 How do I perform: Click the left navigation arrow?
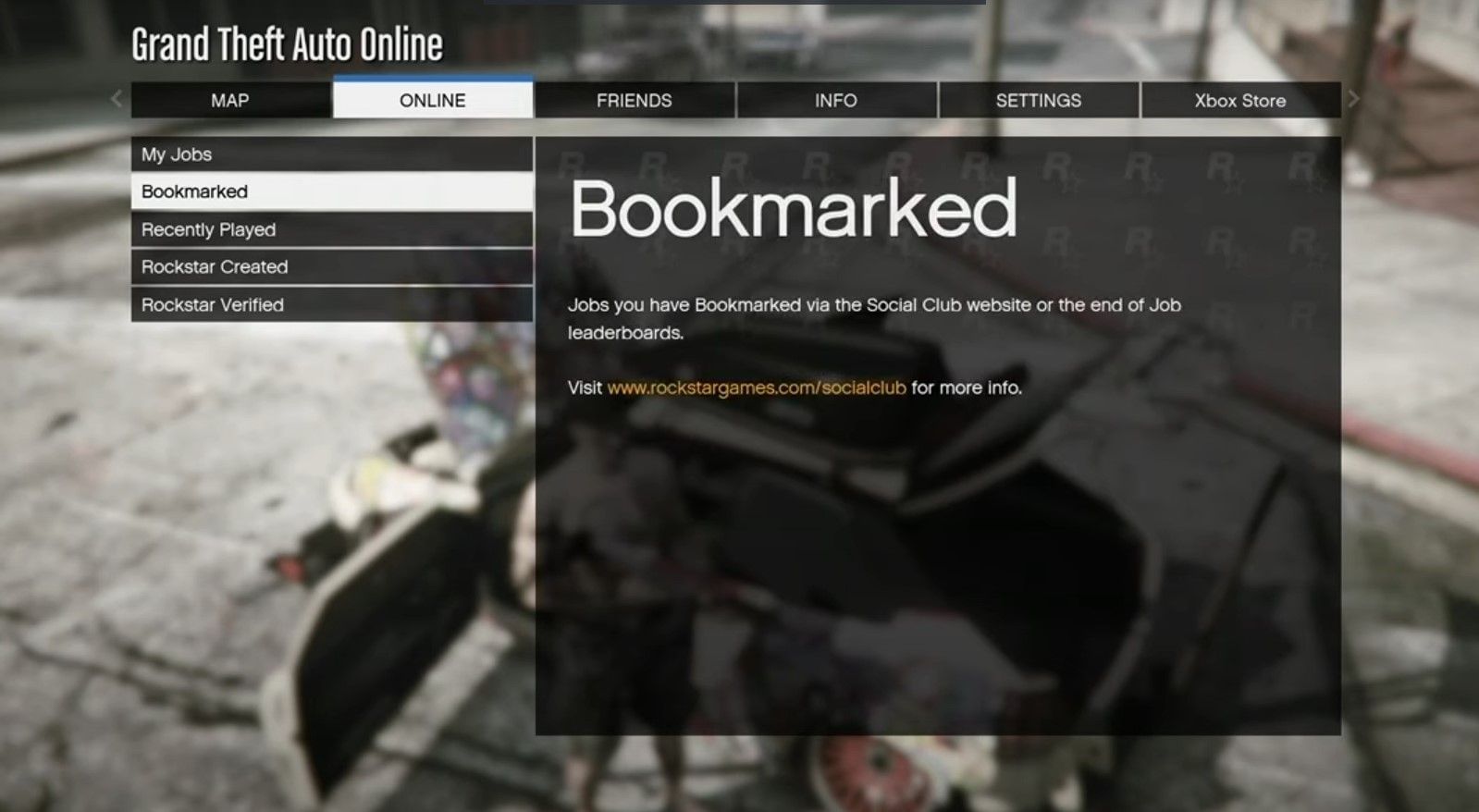click(115, 100)
